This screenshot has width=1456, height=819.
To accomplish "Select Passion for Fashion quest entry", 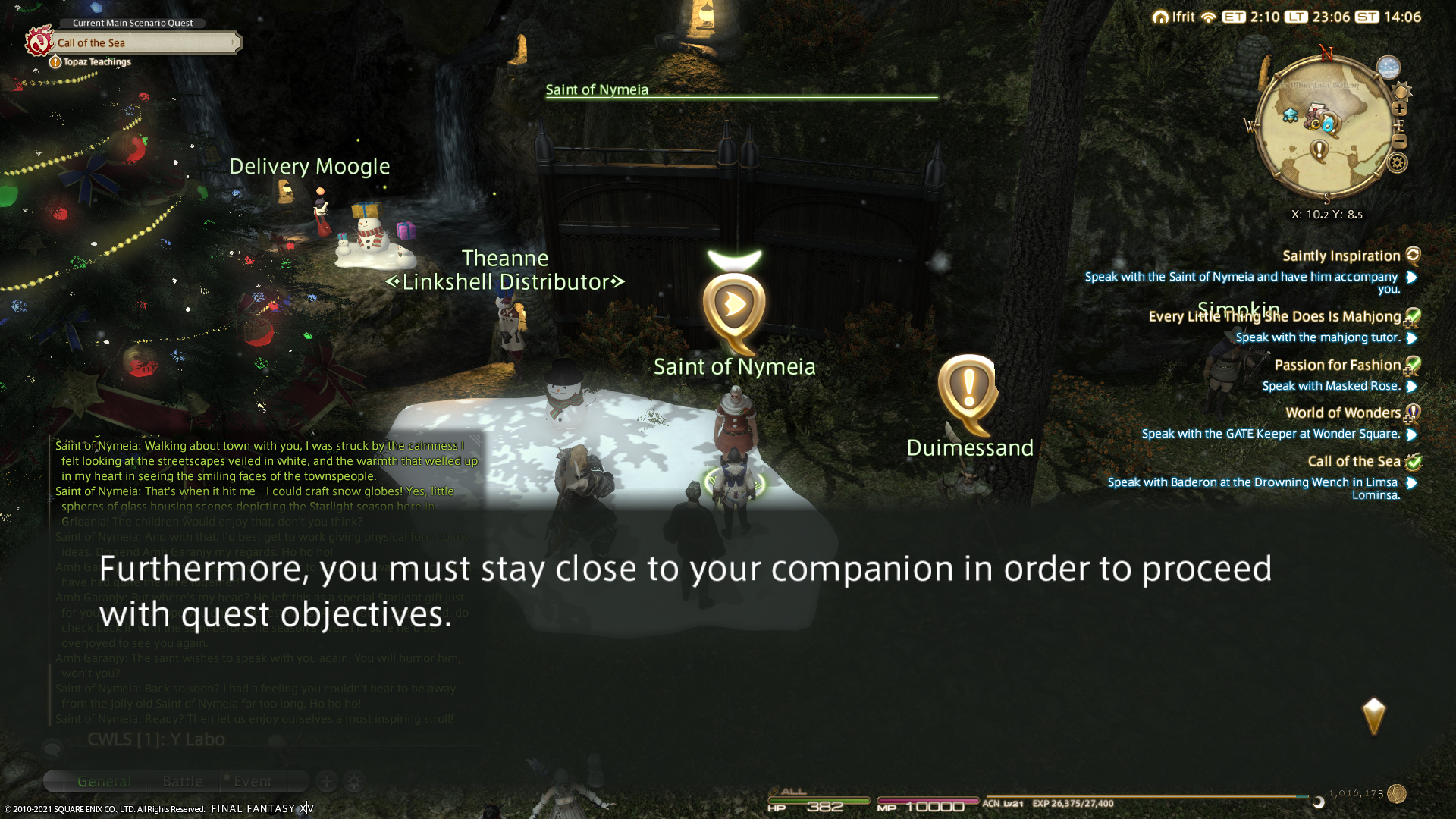I will [1337, 366].
